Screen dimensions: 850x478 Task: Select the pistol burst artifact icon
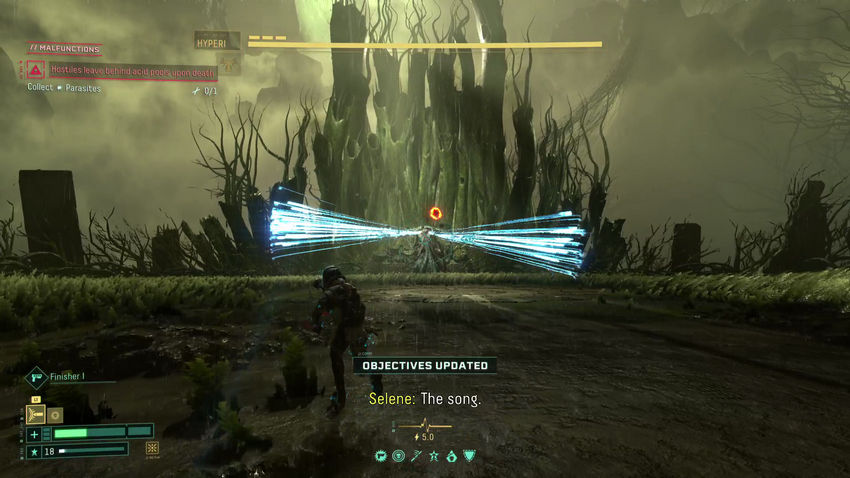pos(381,457)
